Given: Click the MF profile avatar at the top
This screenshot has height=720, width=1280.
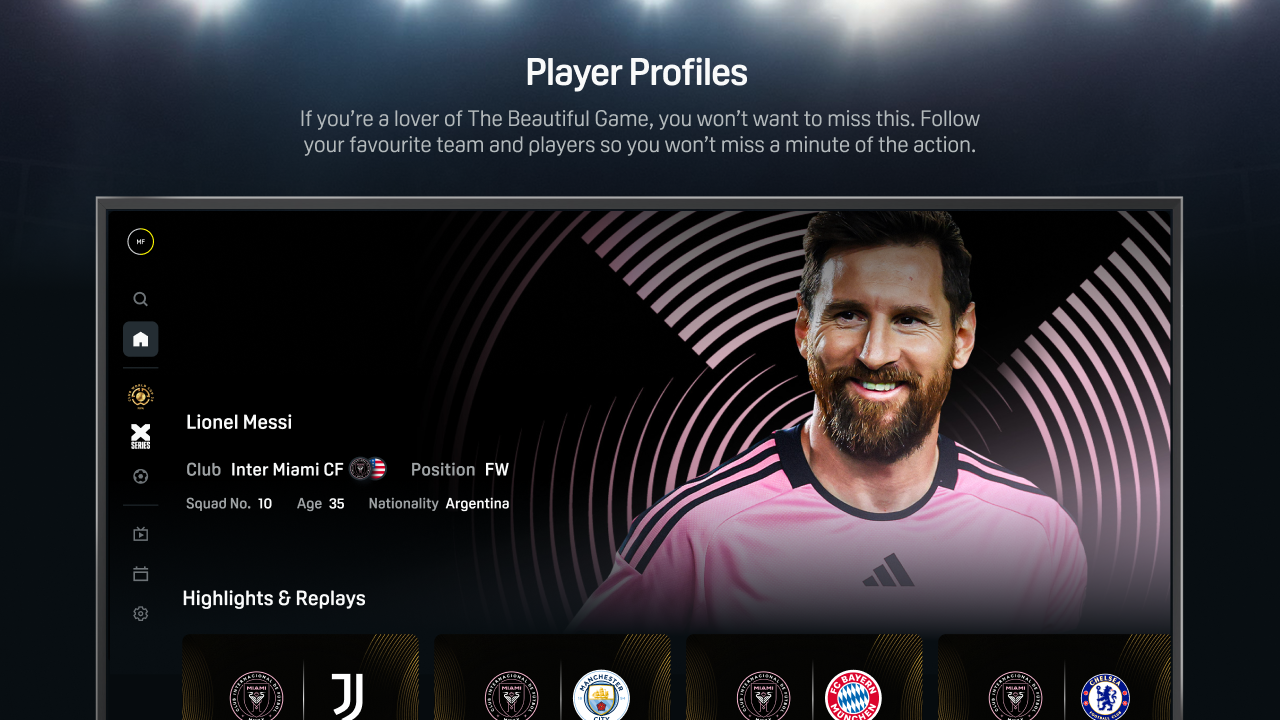Looking at the screenshot, I should point(140,241).
